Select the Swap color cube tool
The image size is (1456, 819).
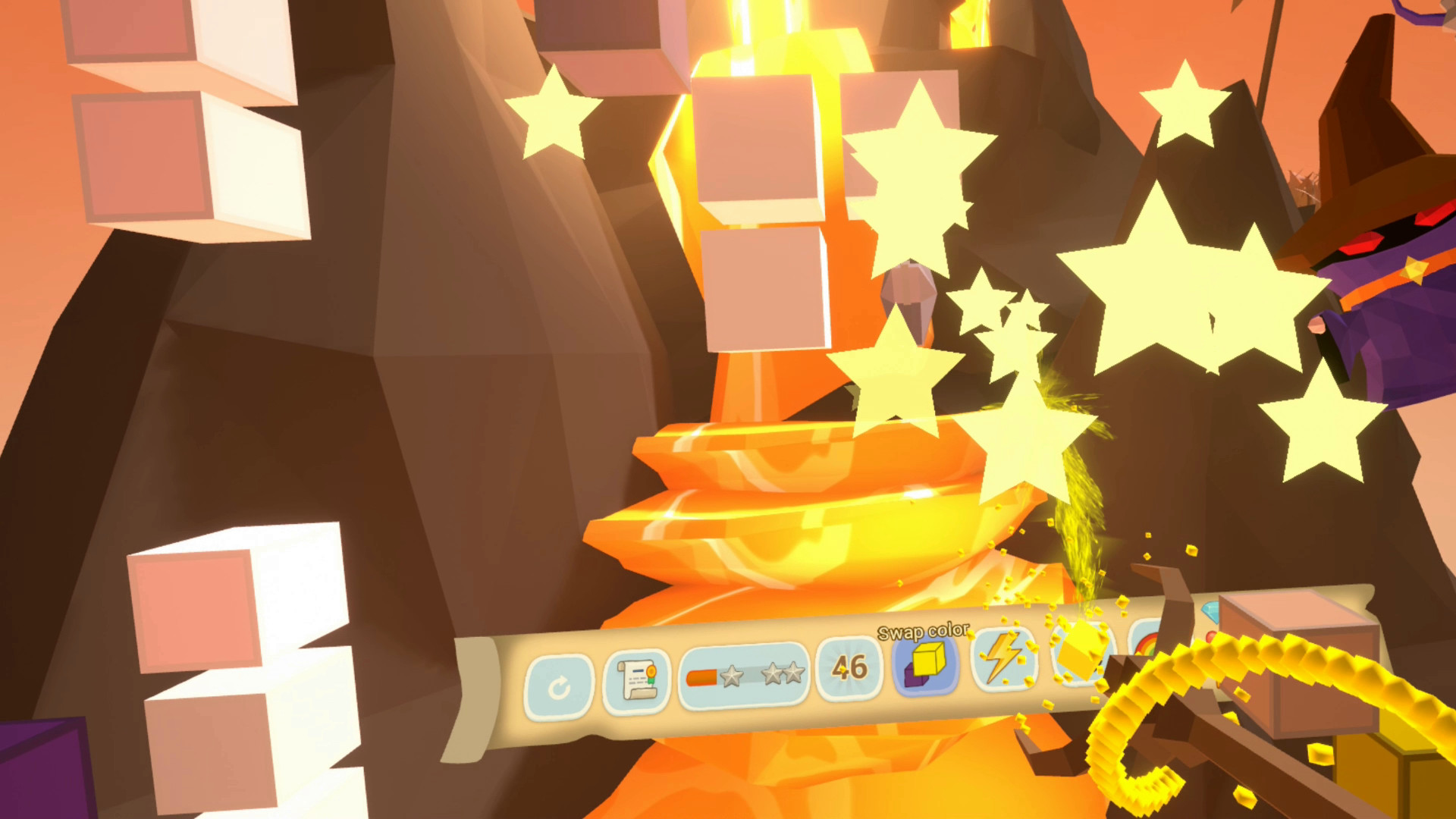click(x=925, y=665)
